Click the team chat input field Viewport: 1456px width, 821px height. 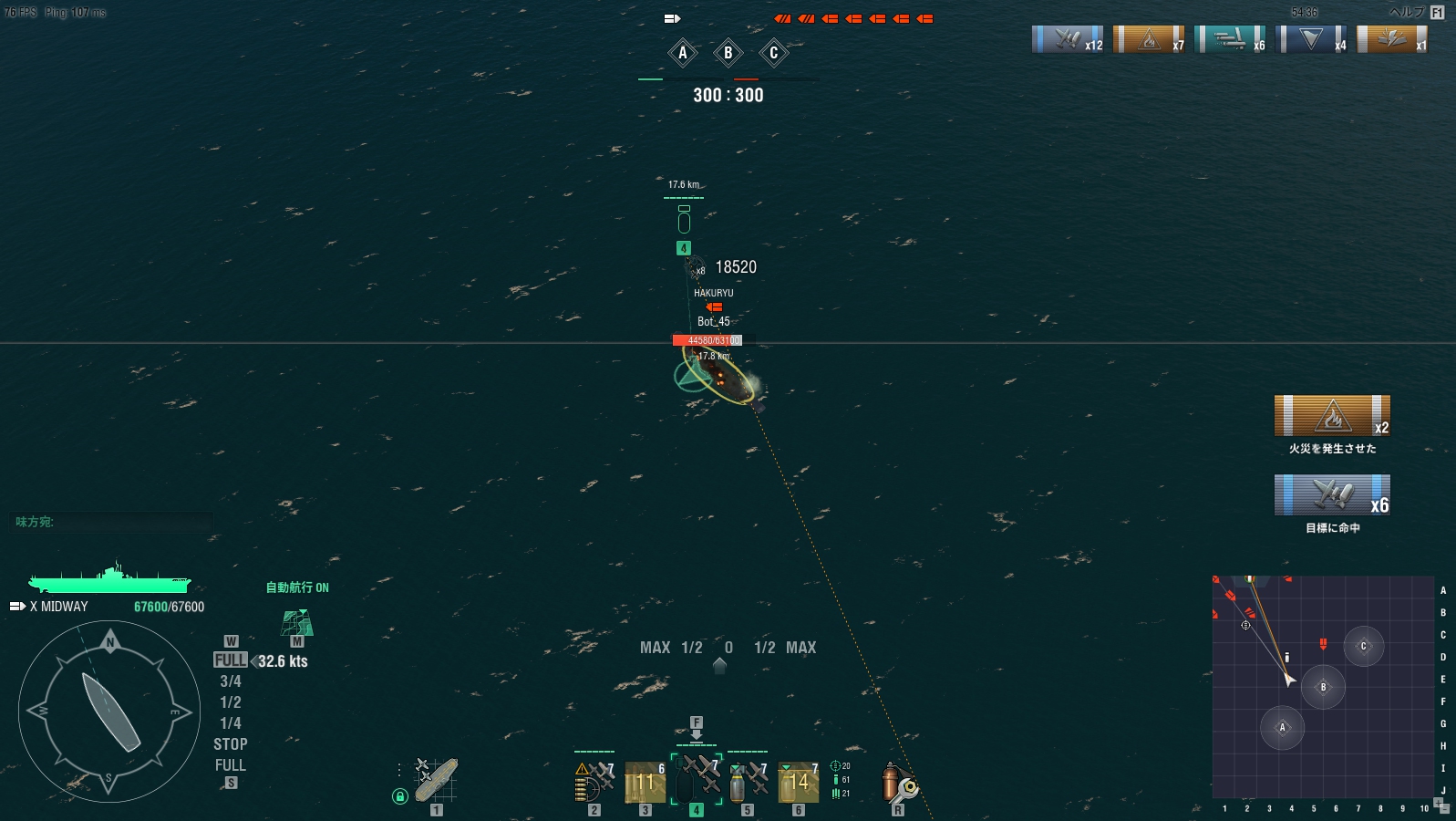click(114, 522)
